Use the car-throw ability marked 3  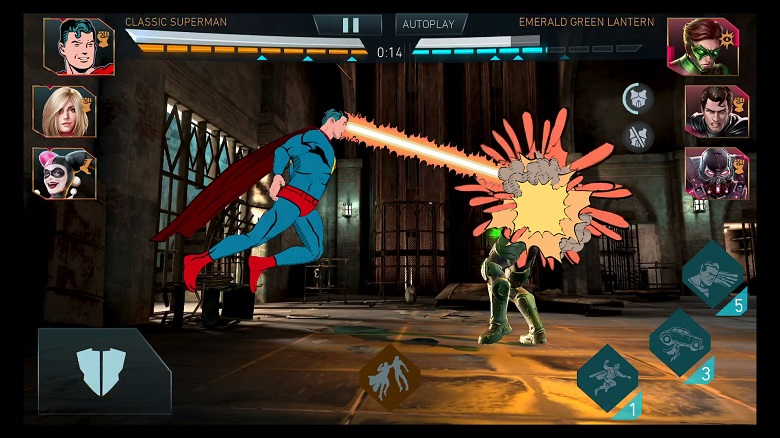click(680, 343)
